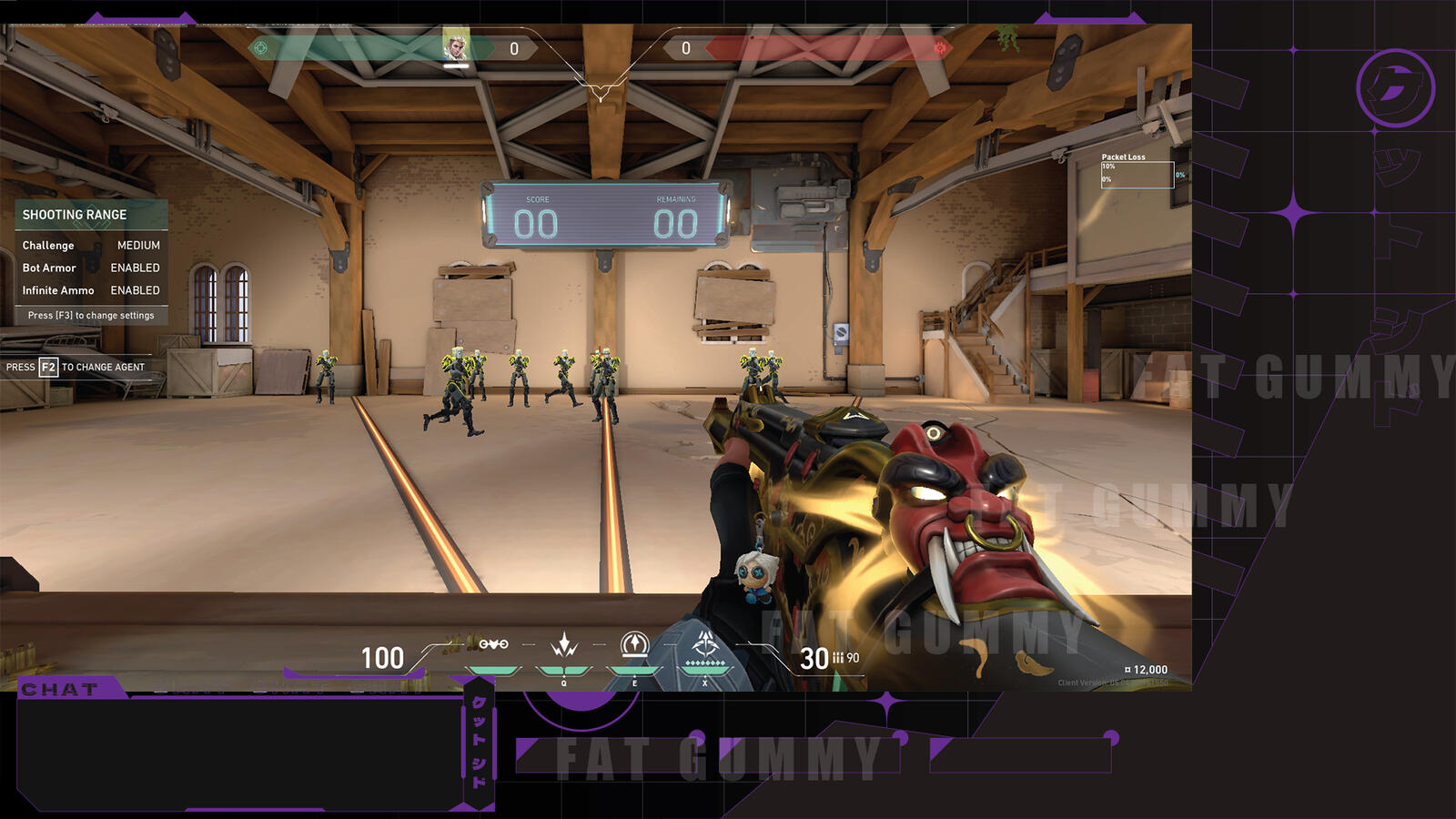
Task: Click the purple circular channel logo
Action: 1395,88
